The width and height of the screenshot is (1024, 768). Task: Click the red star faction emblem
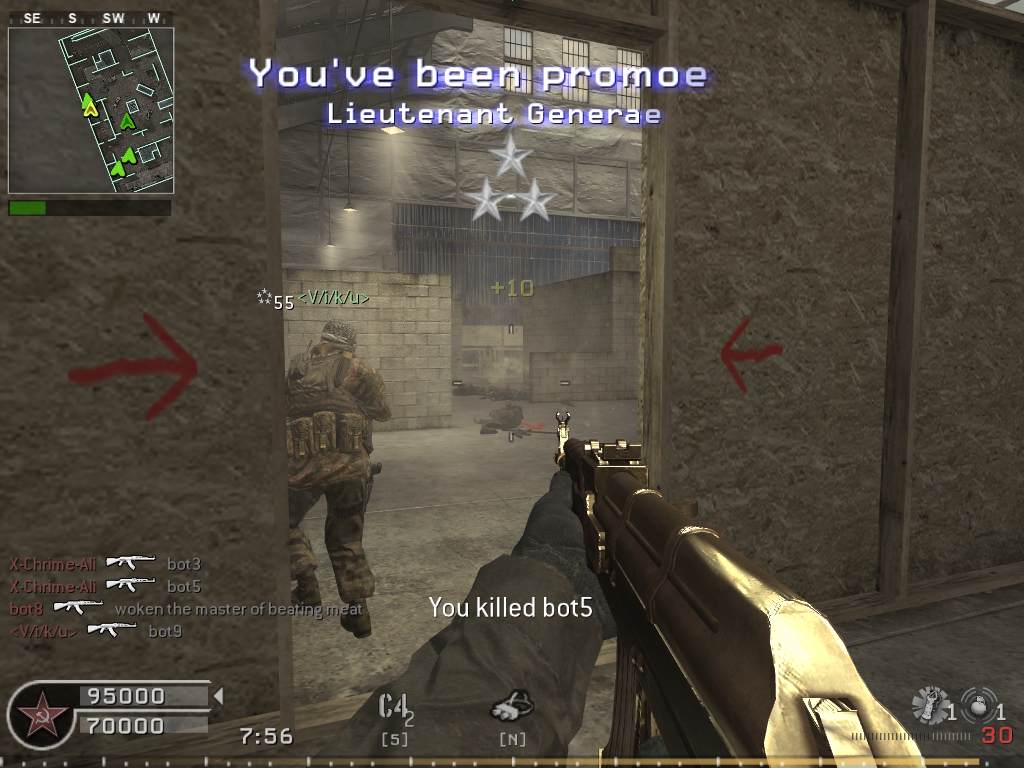[x=40, y=715]
